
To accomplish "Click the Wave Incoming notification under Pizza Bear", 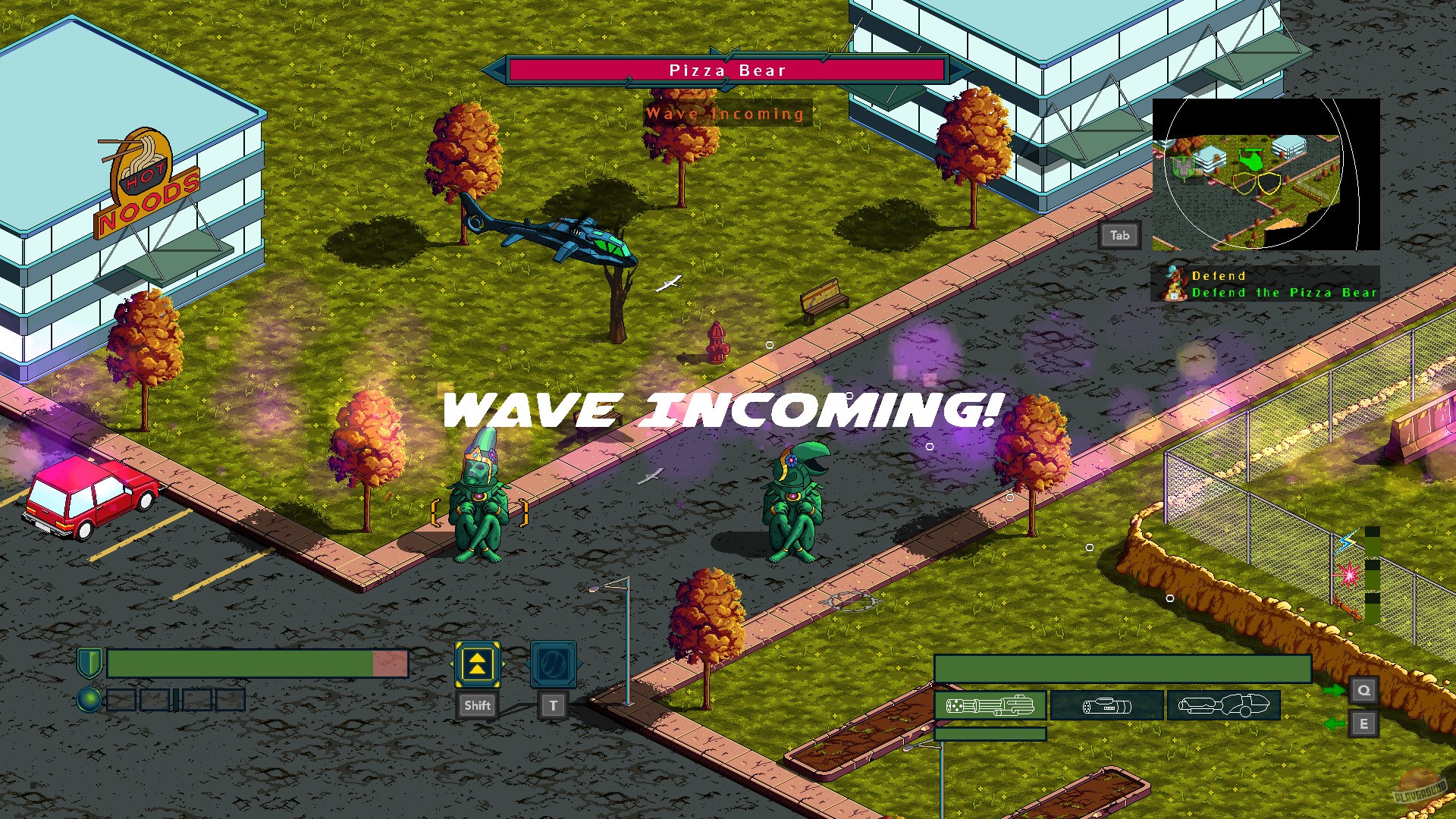I will tap(723, 113).
